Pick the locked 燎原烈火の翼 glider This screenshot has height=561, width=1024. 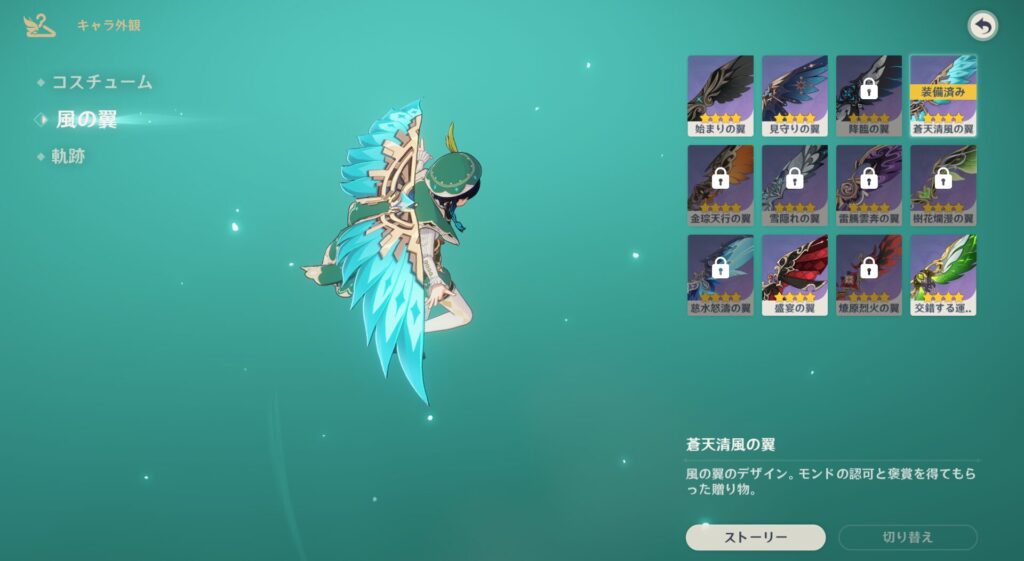tap(869, 275)
